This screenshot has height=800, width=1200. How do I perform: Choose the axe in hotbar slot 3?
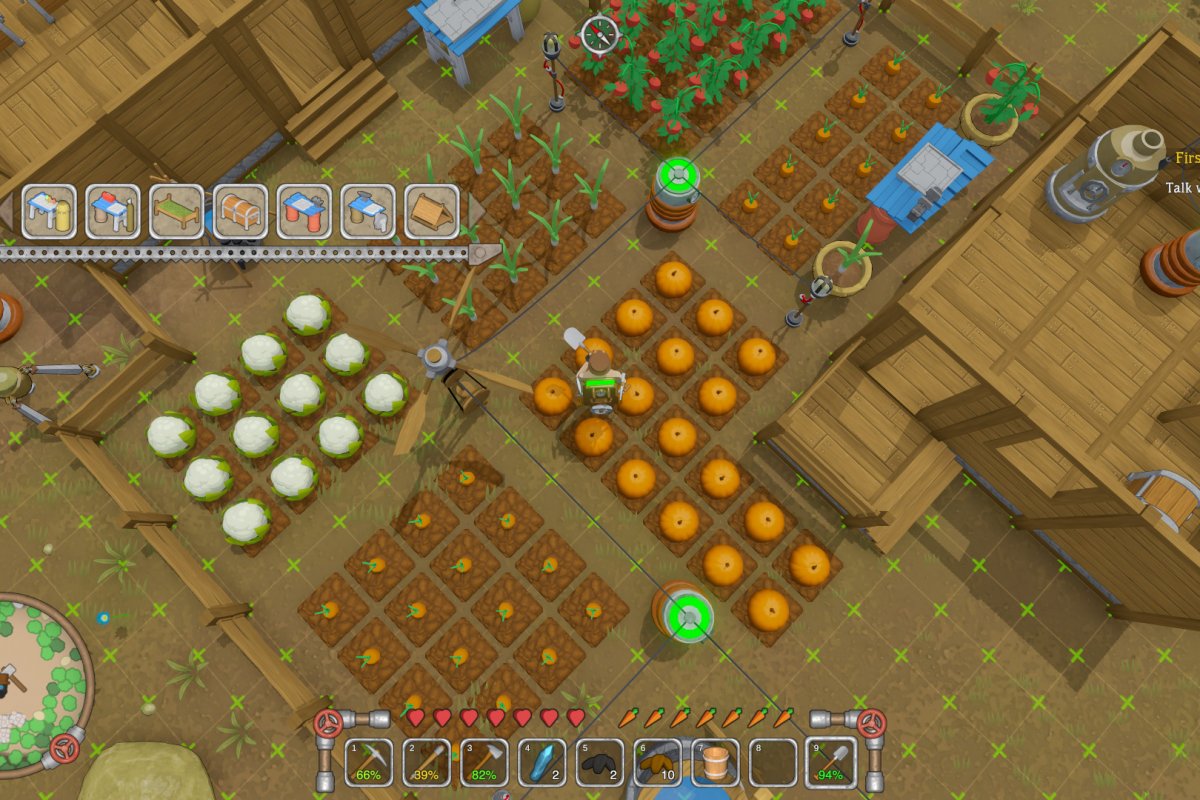[484, 762]
